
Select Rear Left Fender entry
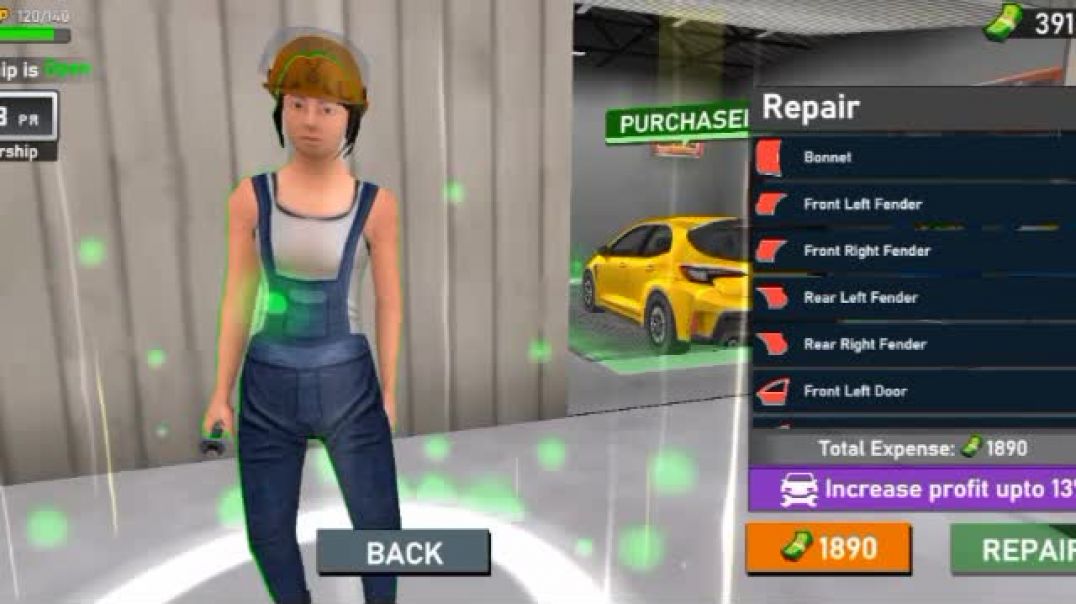click(912, 297)
